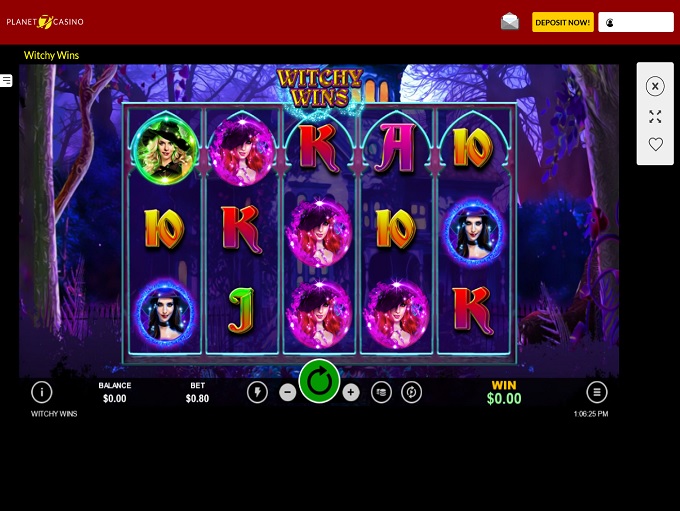Spin the reels with the green button

pos(319,381)
